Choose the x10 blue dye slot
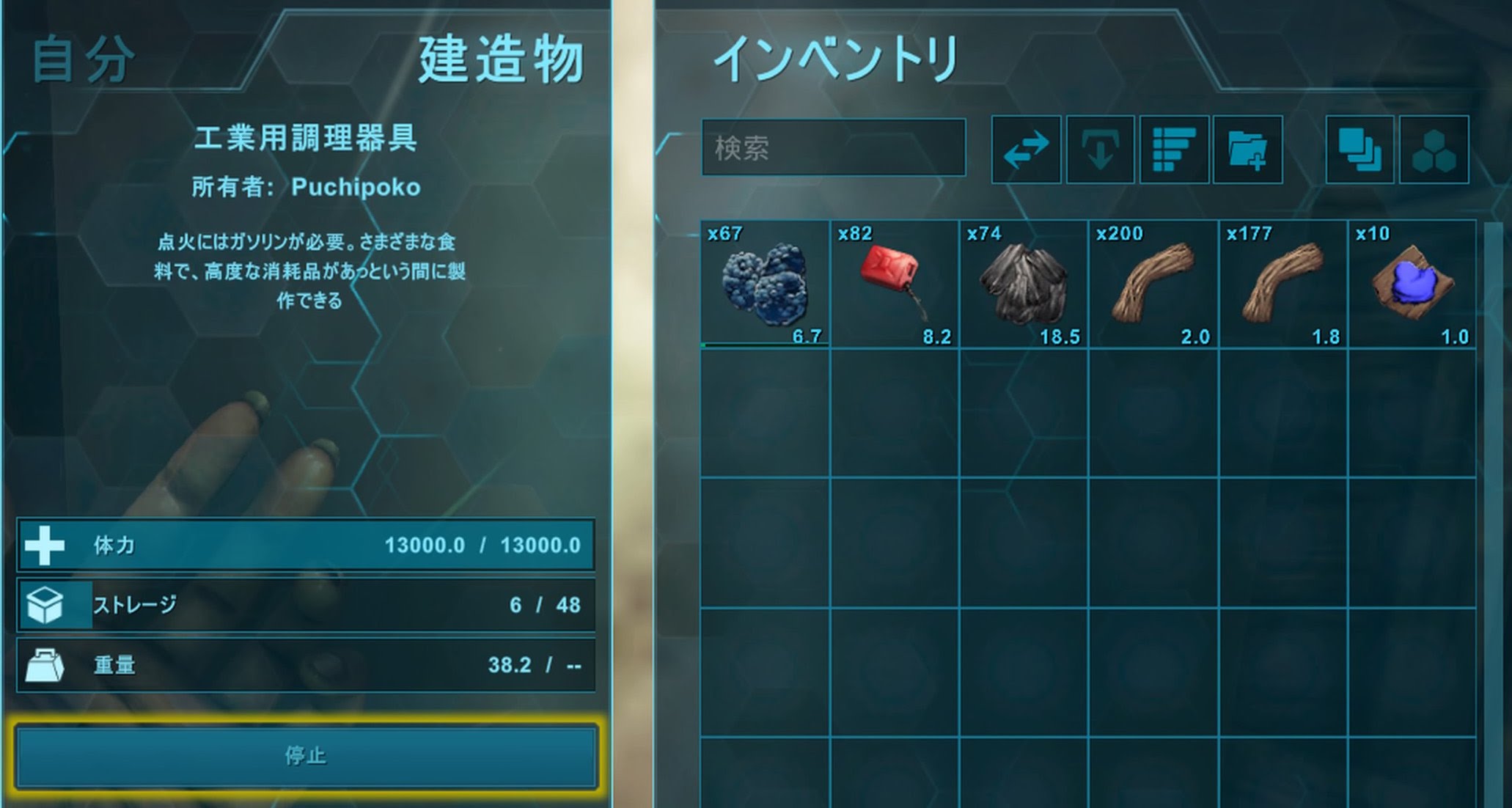 pos(1412,284)
